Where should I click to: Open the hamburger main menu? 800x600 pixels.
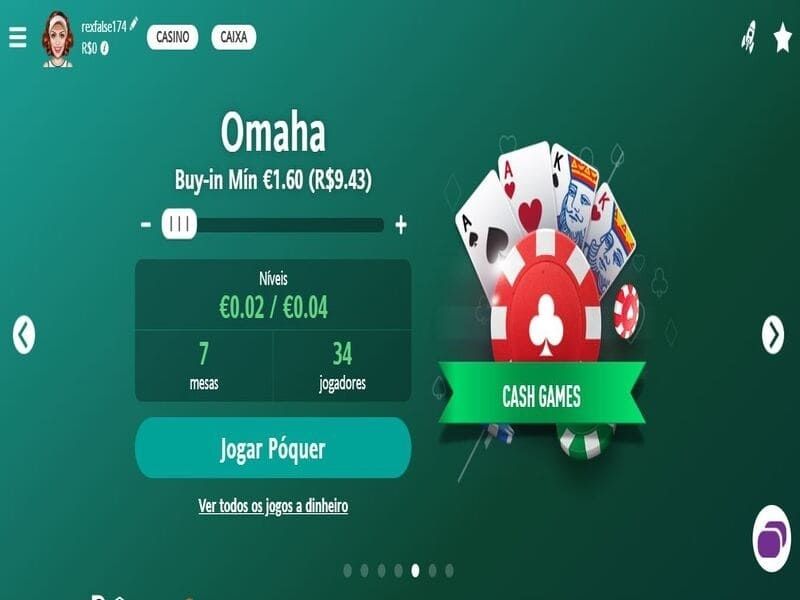point(17,37)
